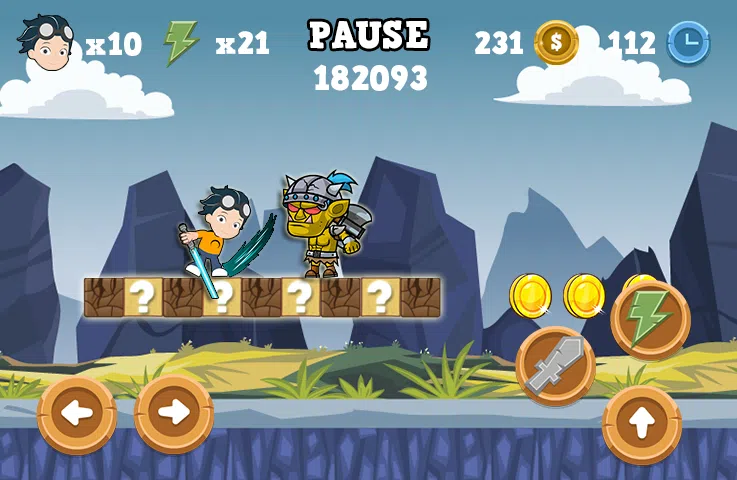Move right with the right arrow button
This screenshot has width=737, height=480.
[x=173, y=413]
